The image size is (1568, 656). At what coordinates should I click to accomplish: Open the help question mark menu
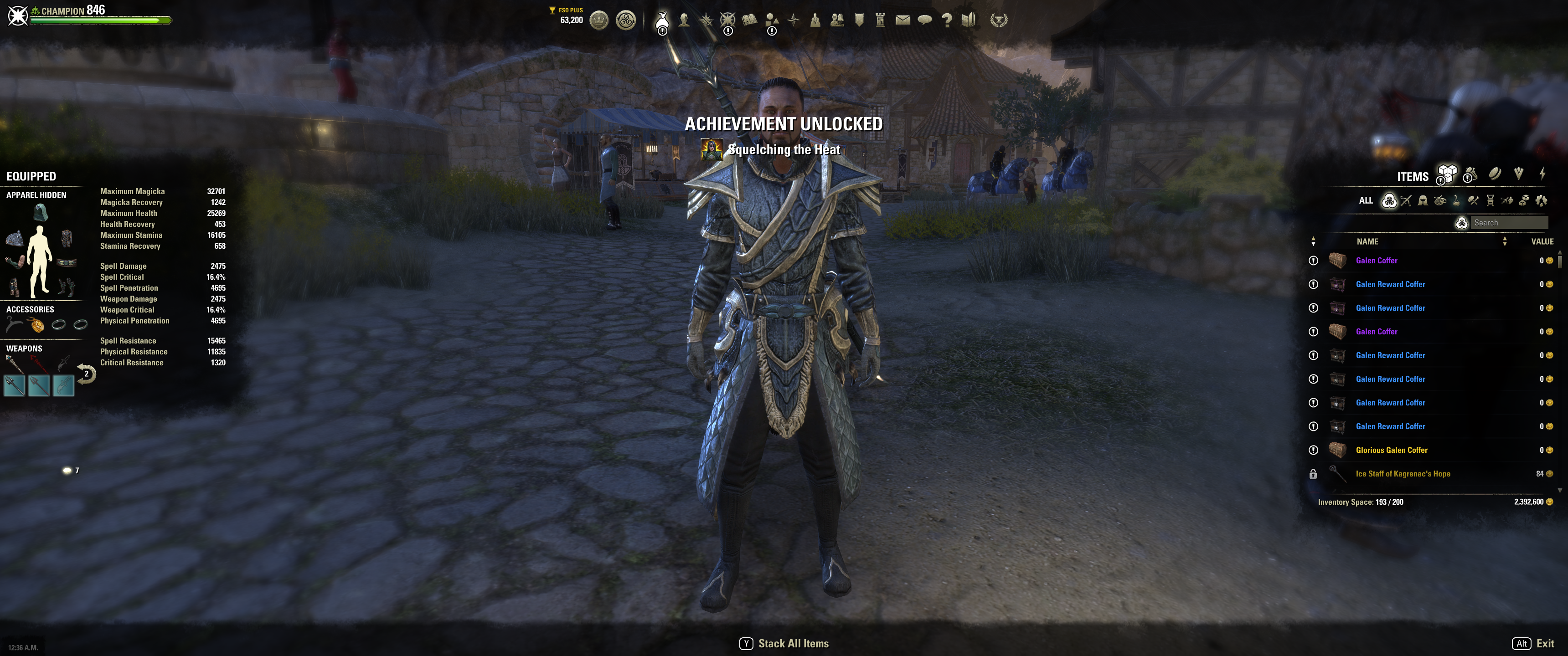point(947,20)
